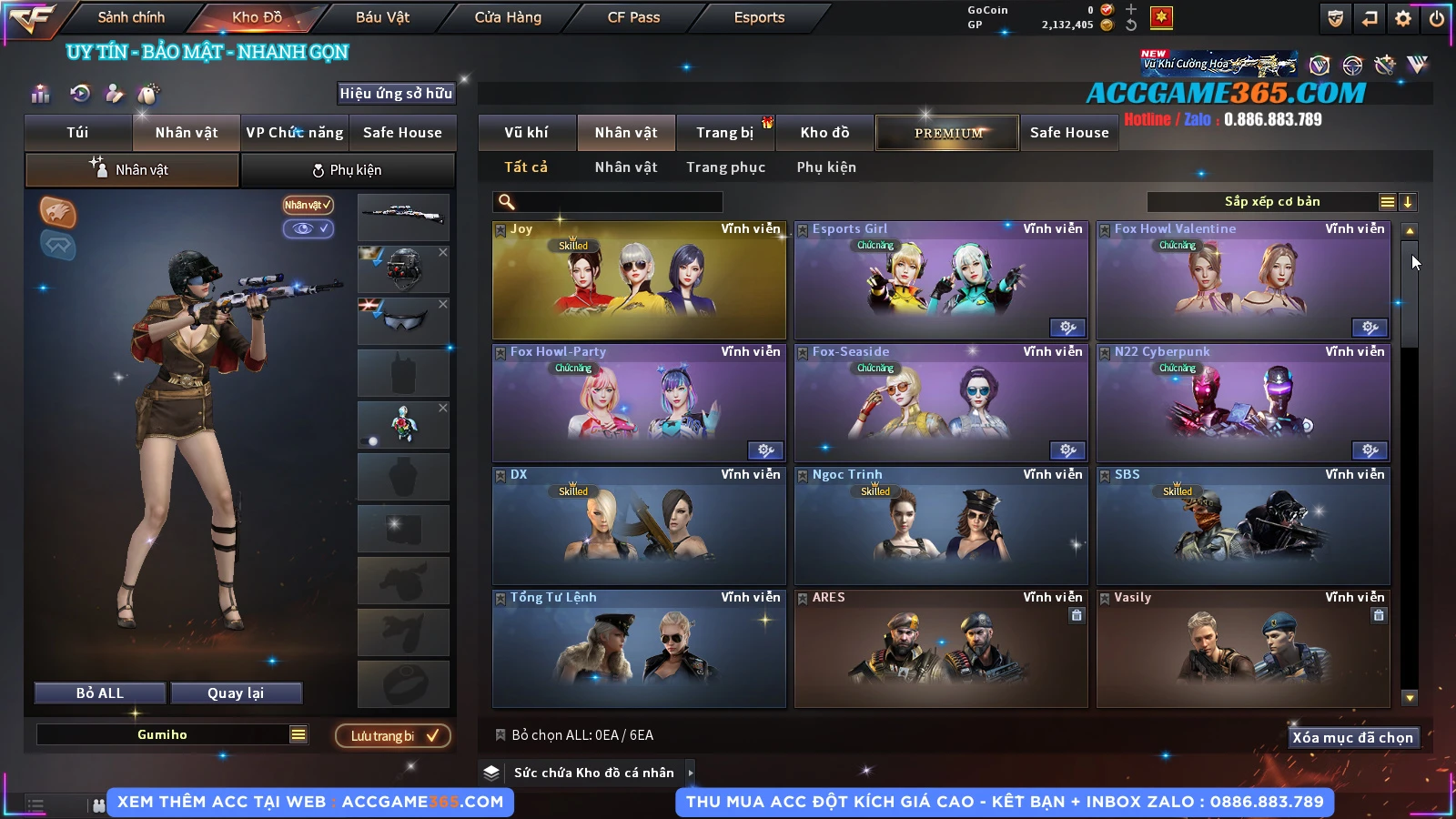Click Xóa mục đã chọn button
1456x819 pixels.
[1352, 737]
